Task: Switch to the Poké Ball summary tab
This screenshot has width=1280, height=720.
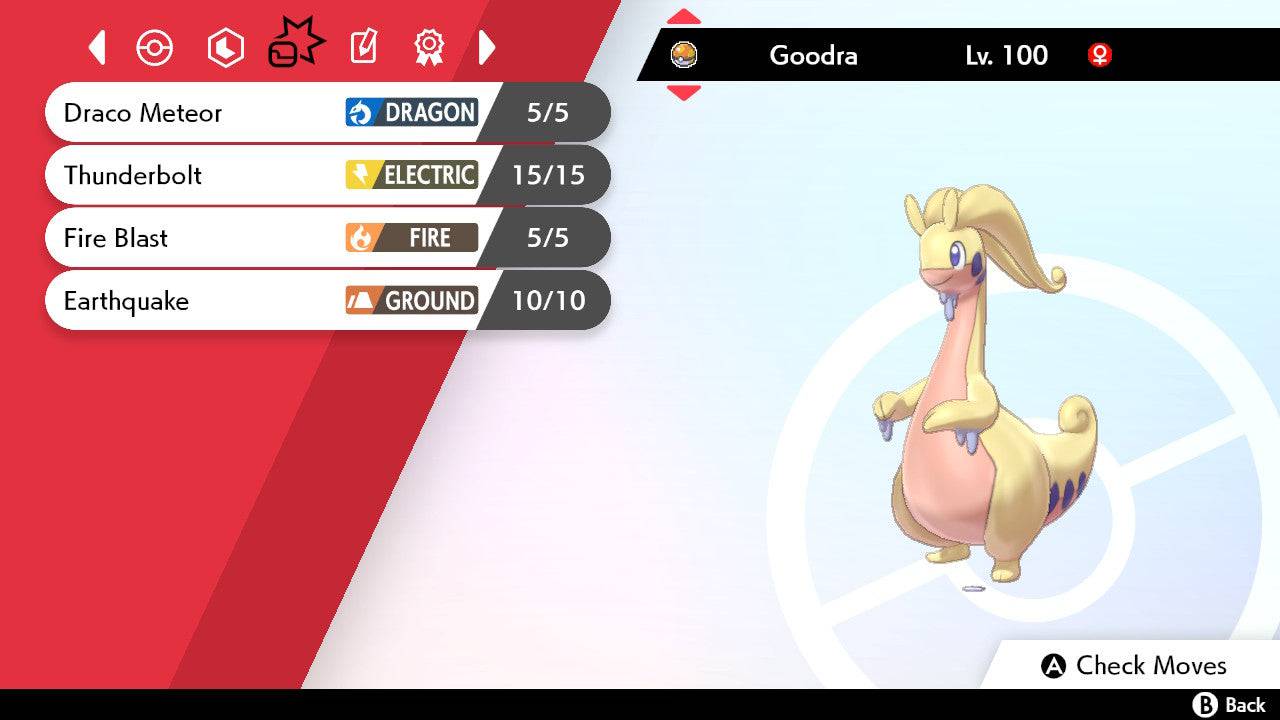Action: (x=155, y=48)
